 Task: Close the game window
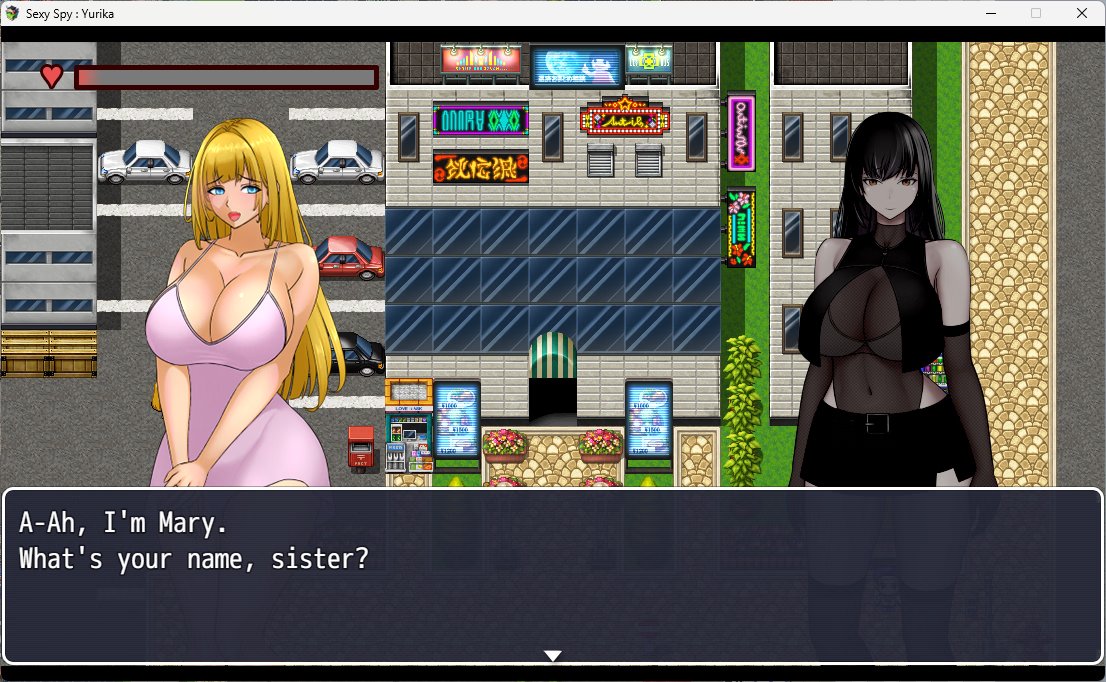1081,13
